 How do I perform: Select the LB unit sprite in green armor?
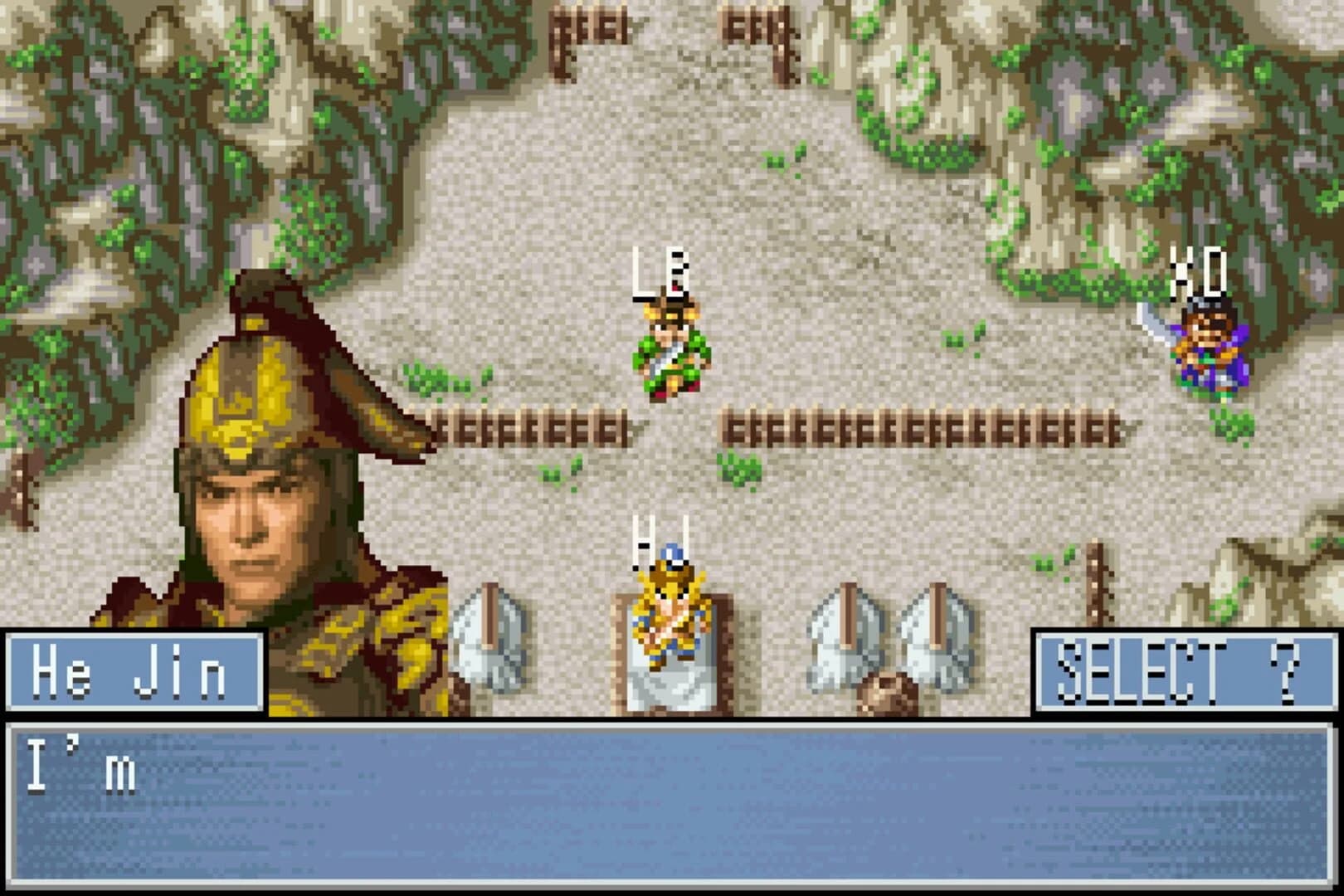[x=670, y=353]
